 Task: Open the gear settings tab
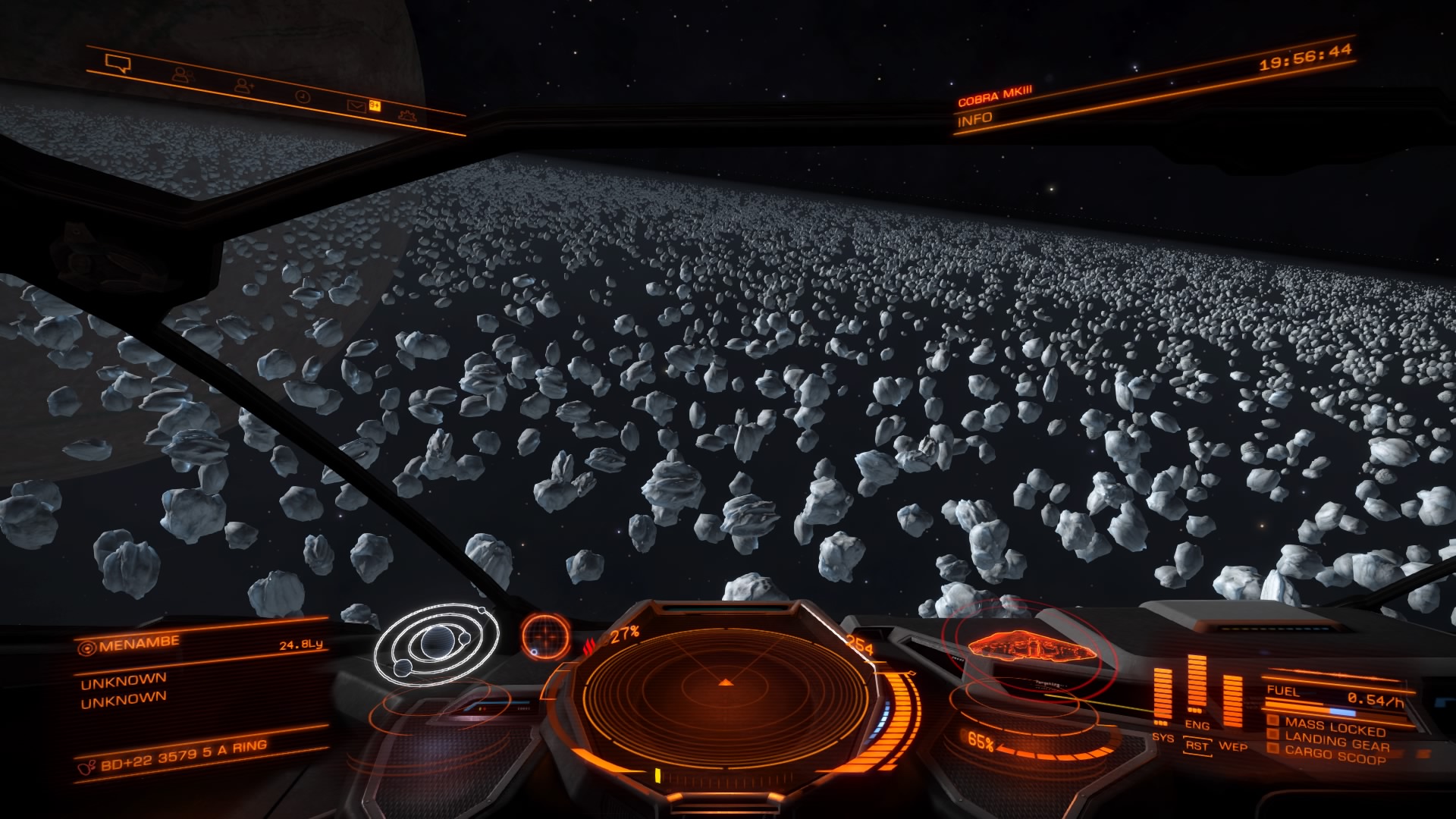[407, 116]
